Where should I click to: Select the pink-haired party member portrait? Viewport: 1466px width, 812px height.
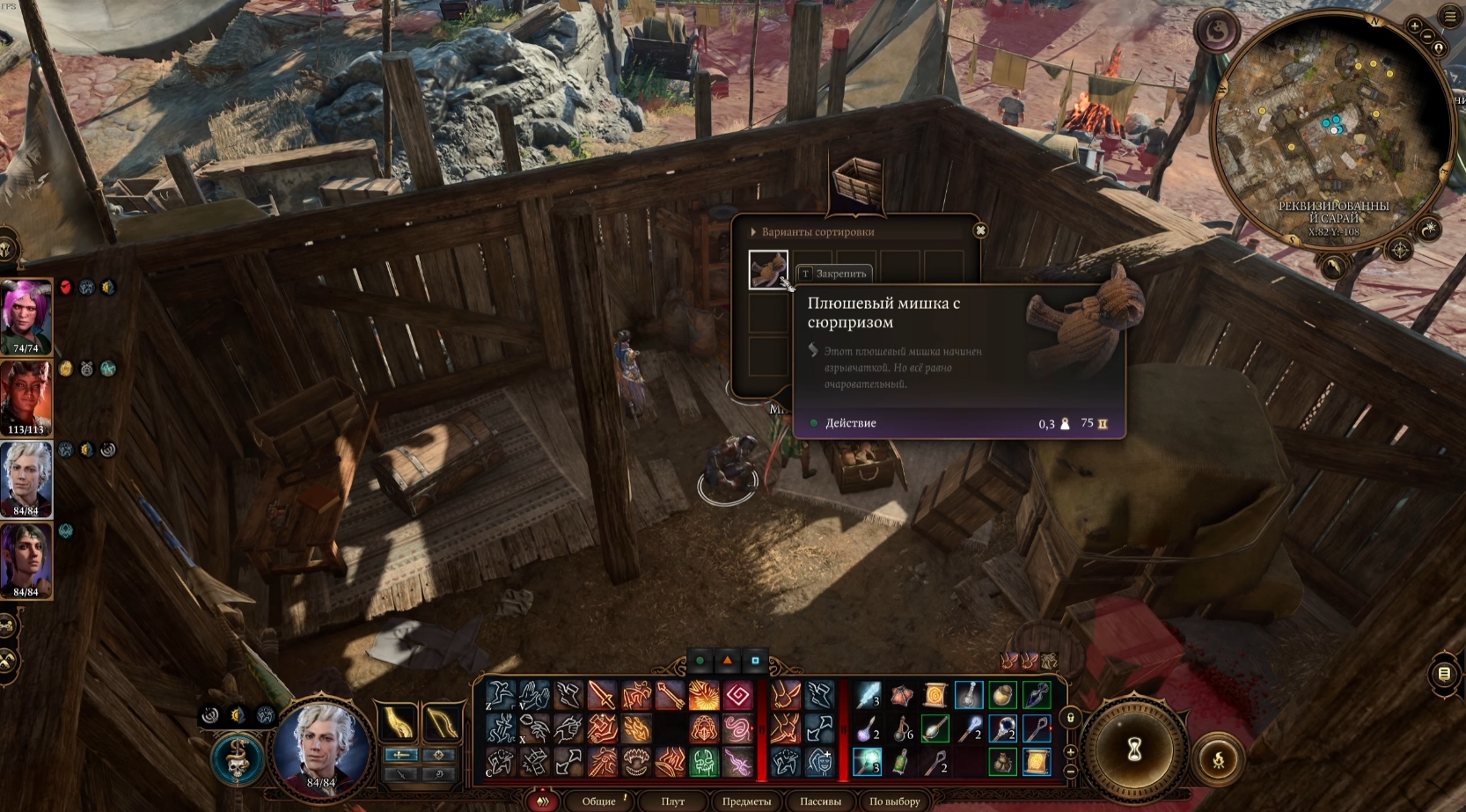[26, 317]
